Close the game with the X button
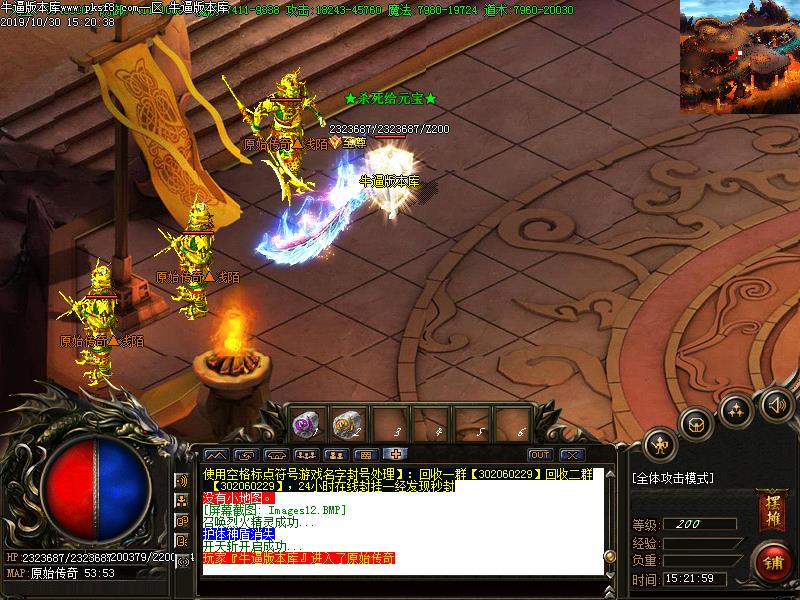Viewport: 800px width, 600px height. pyautogui.click(x=571, y=455)
